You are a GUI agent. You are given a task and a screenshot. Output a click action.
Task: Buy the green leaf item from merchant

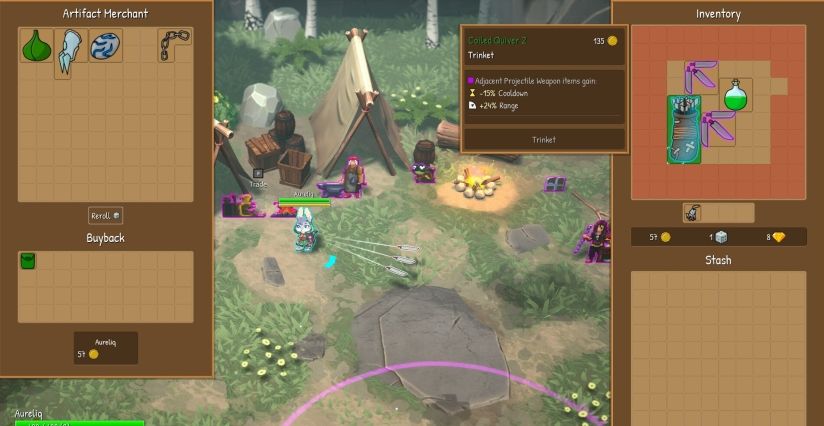[37, 46]
